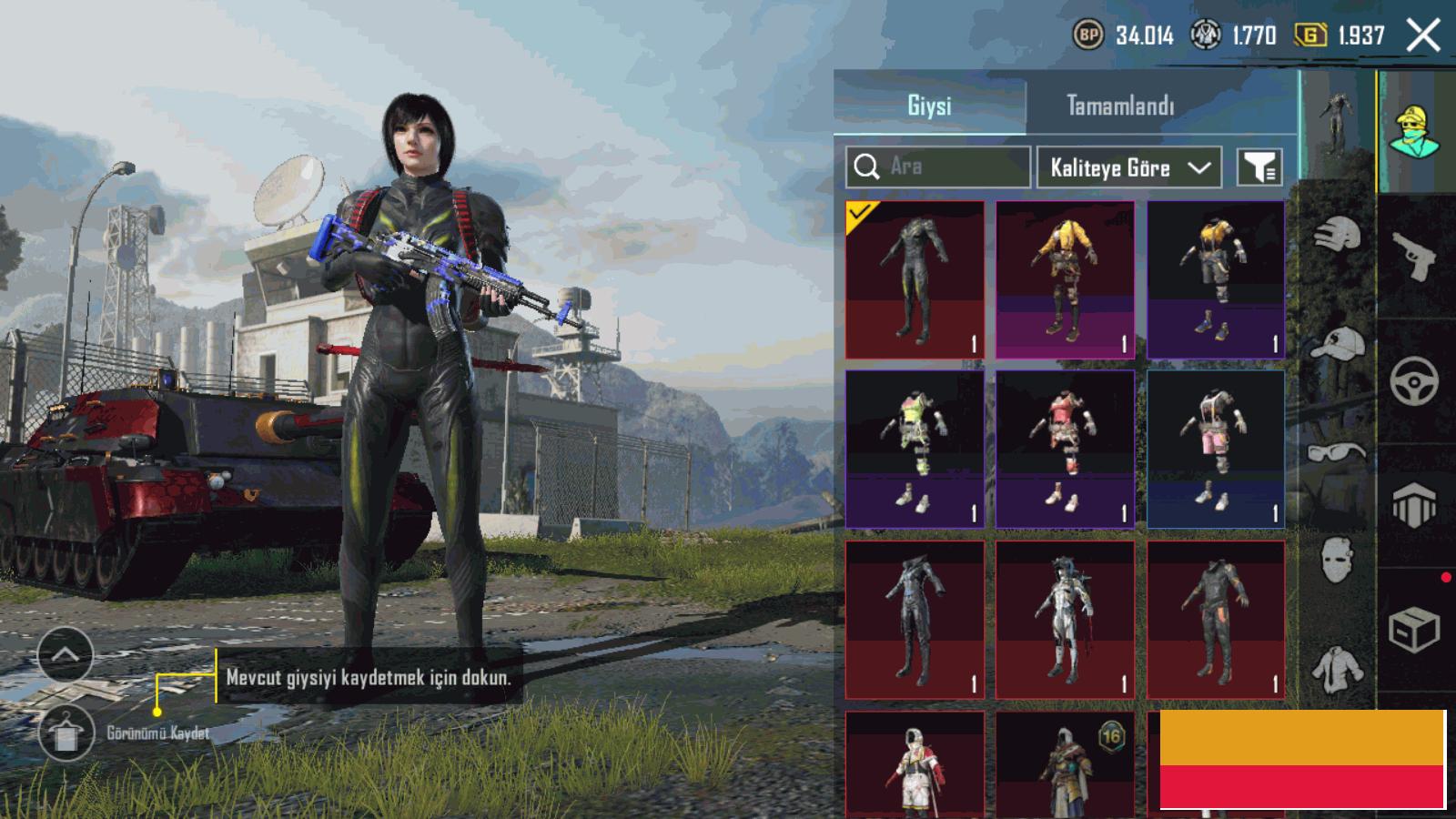The width and height of the screenshot is (1456, 819).
Task: Pick the white armored suit outfit
Action: (x=1065, y=620)
